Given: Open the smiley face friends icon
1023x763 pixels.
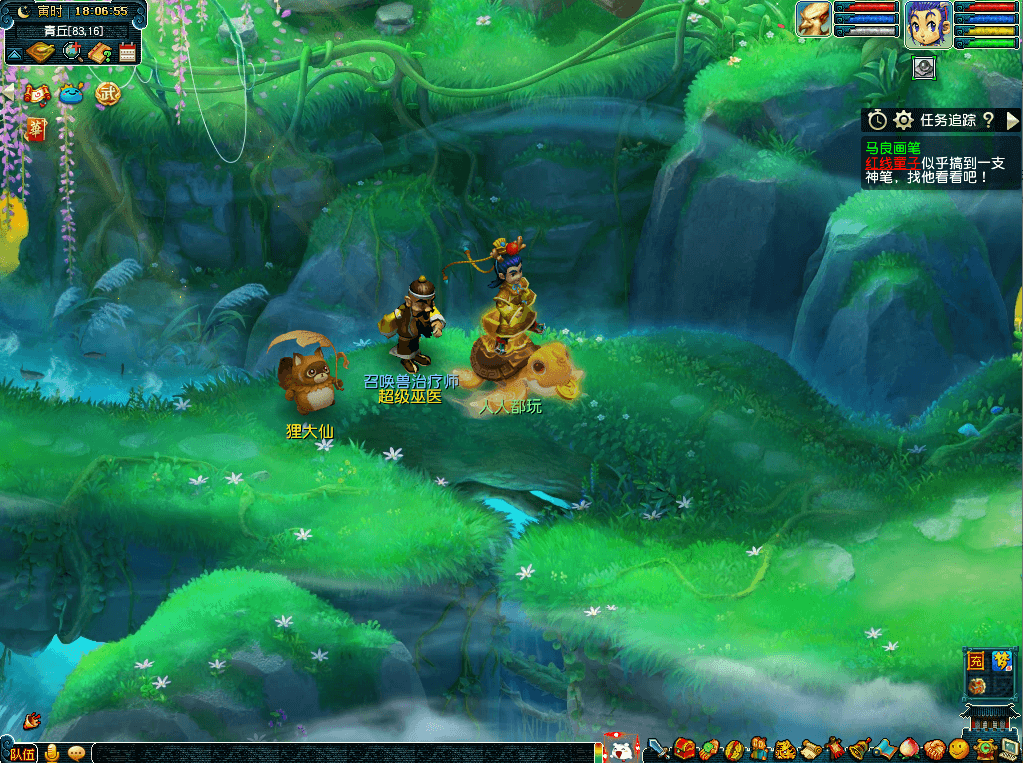Looking at the screenshot, I should tap(959, 748).
